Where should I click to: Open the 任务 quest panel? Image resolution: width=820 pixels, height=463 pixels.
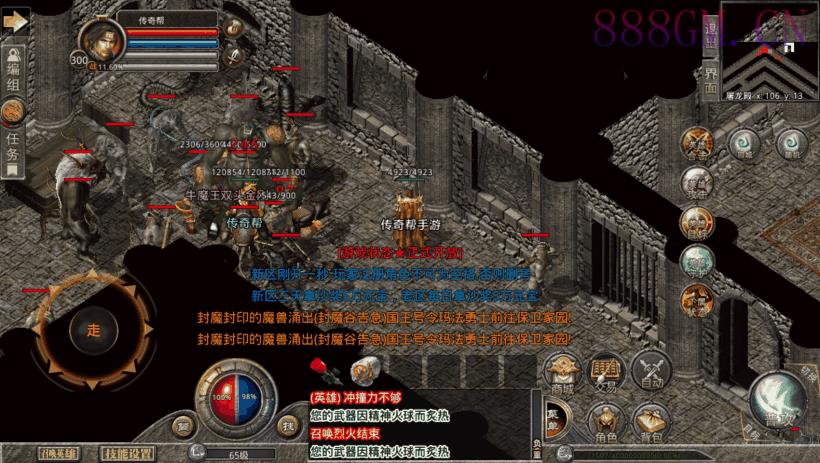[13, 150]
